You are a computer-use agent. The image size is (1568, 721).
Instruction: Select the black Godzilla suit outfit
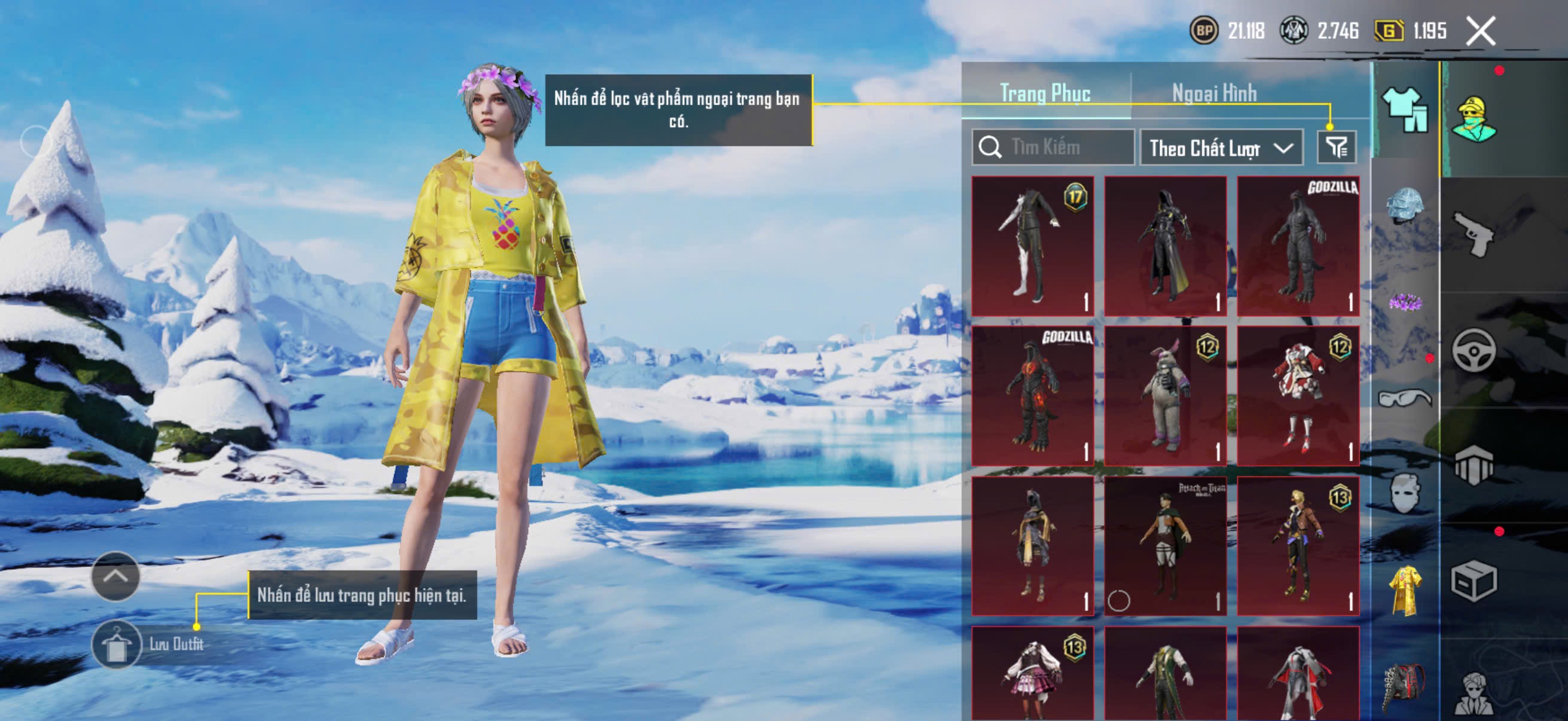(x=1298, y=246)
